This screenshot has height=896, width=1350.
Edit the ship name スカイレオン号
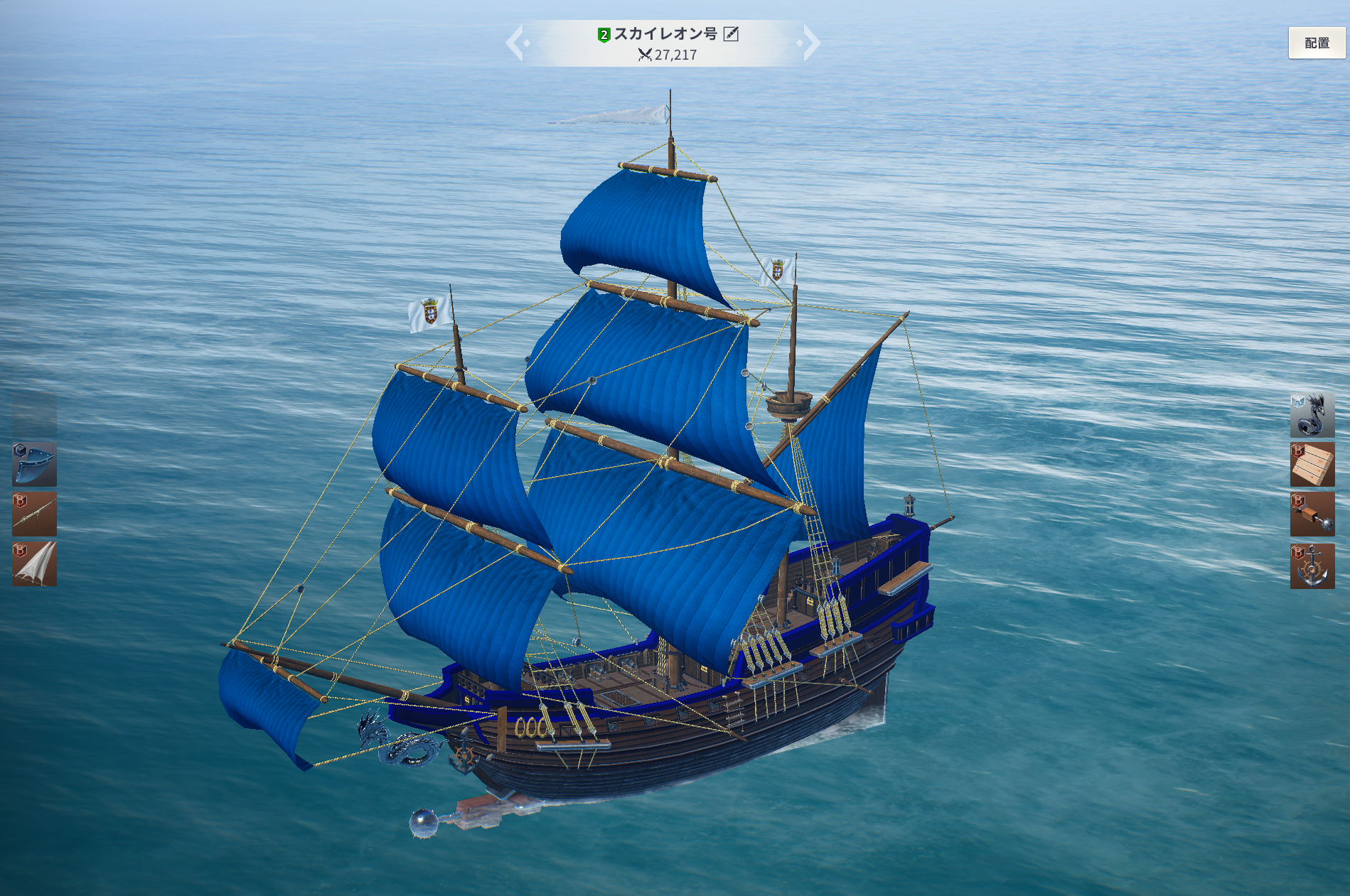[x=731, y=34]
